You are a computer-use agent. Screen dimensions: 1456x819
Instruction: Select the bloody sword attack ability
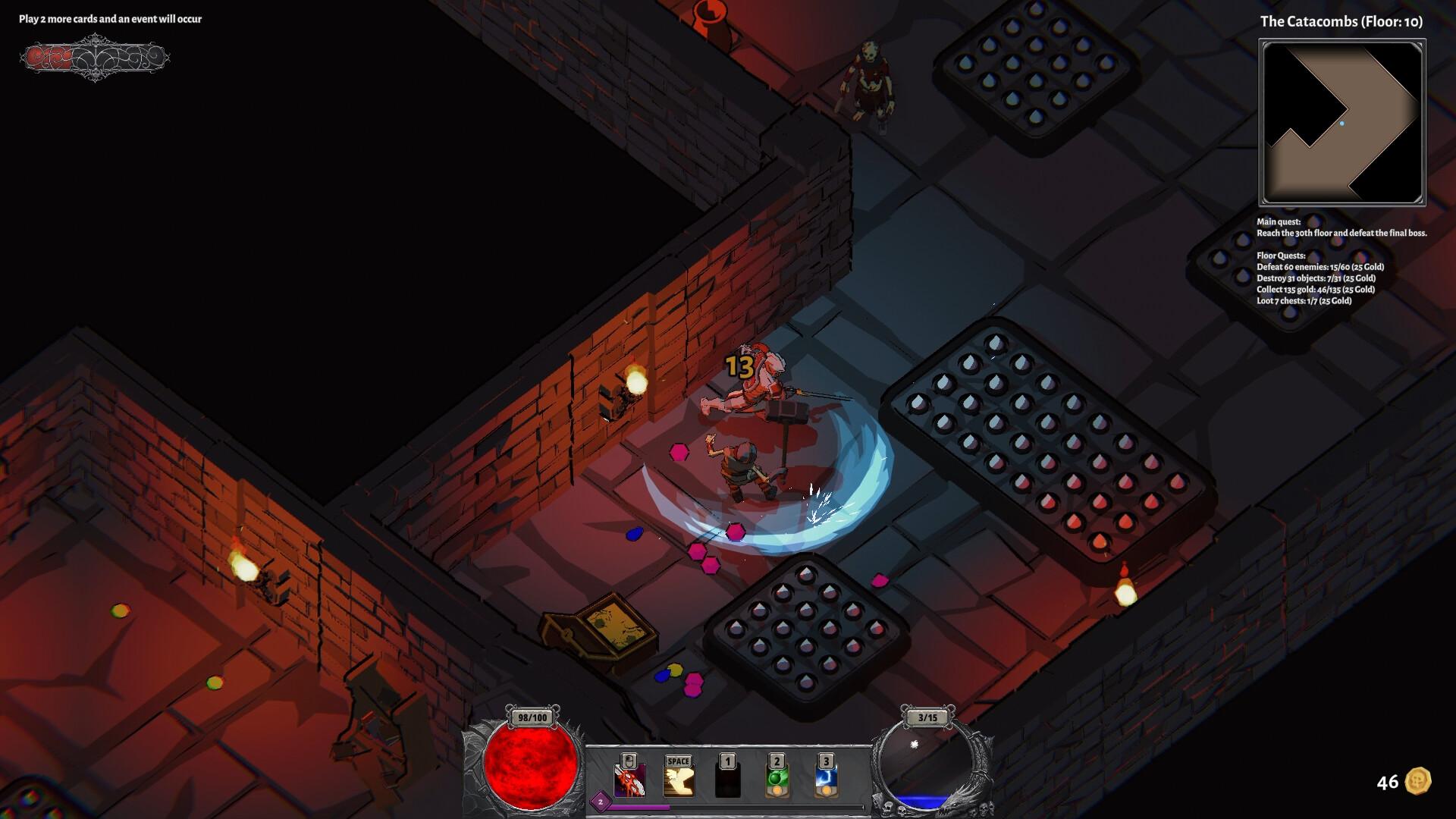629,780
